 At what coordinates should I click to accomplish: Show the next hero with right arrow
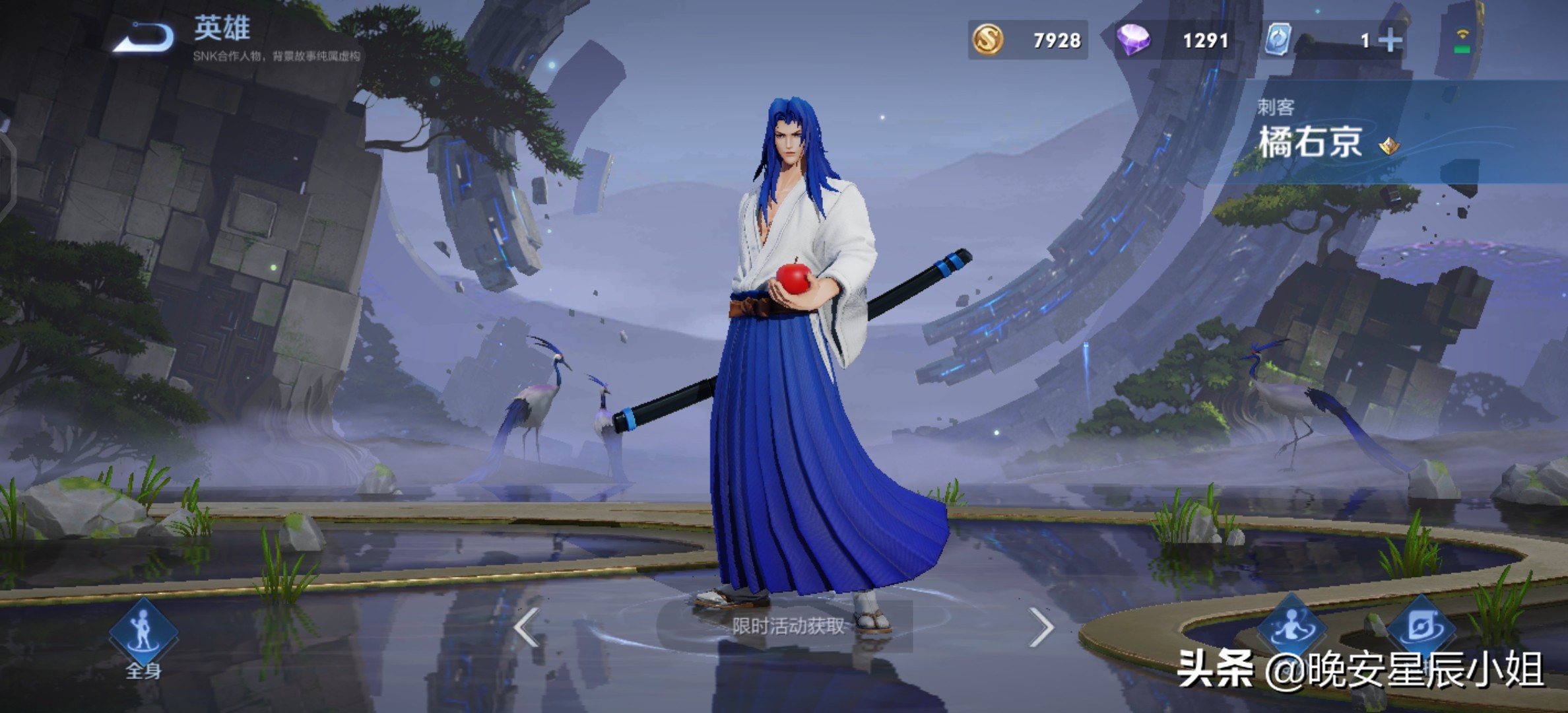(x=1041, y=627)
